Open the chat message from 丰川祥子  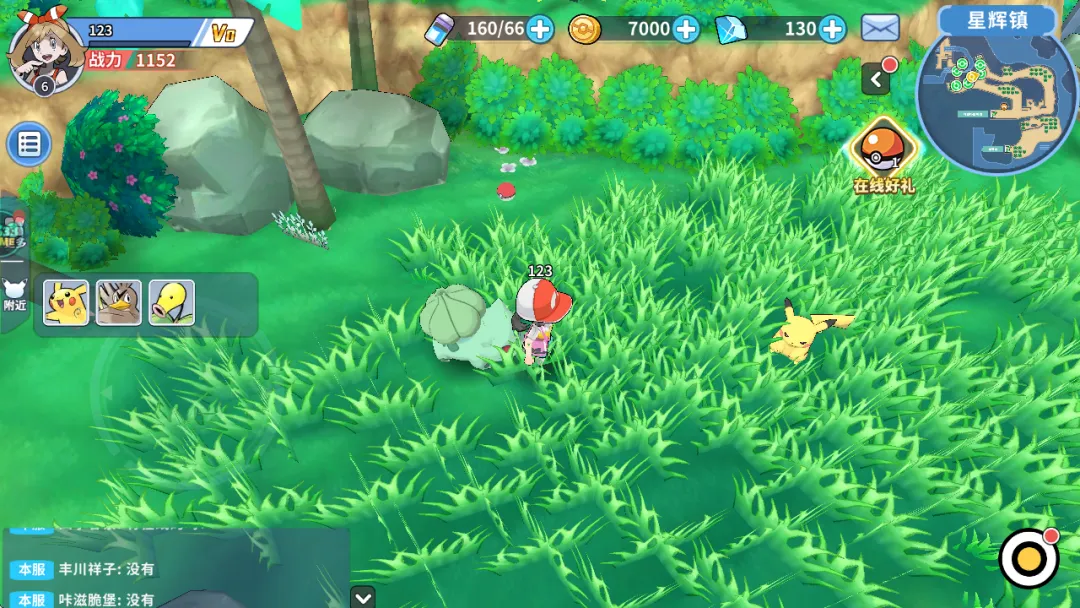click(x=110, y=569)
